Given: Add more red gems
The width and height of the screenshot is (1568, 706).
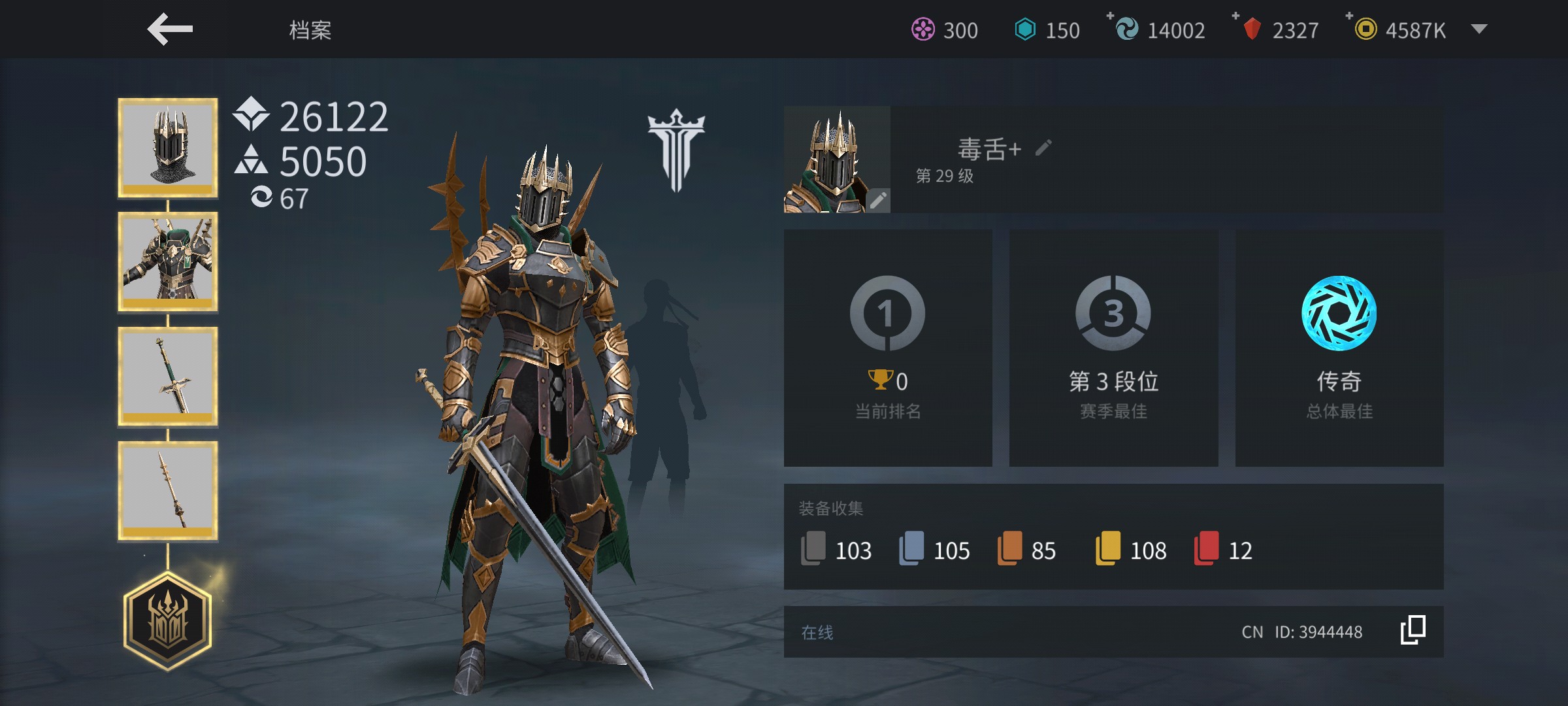Looking at the screenshot, I should point(1236,16).
